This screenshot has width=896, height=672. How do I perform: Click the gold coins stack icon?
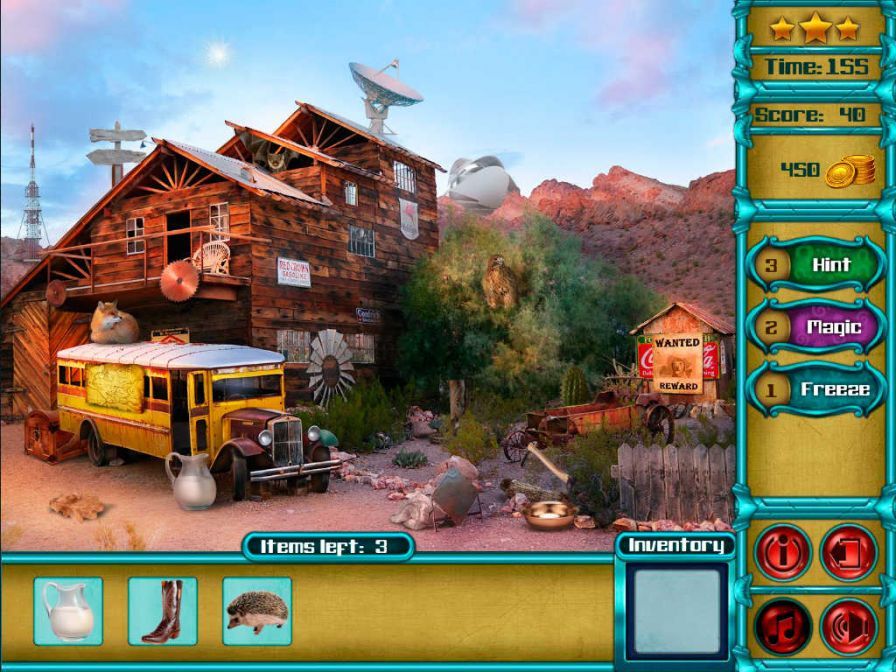(850, 171)
